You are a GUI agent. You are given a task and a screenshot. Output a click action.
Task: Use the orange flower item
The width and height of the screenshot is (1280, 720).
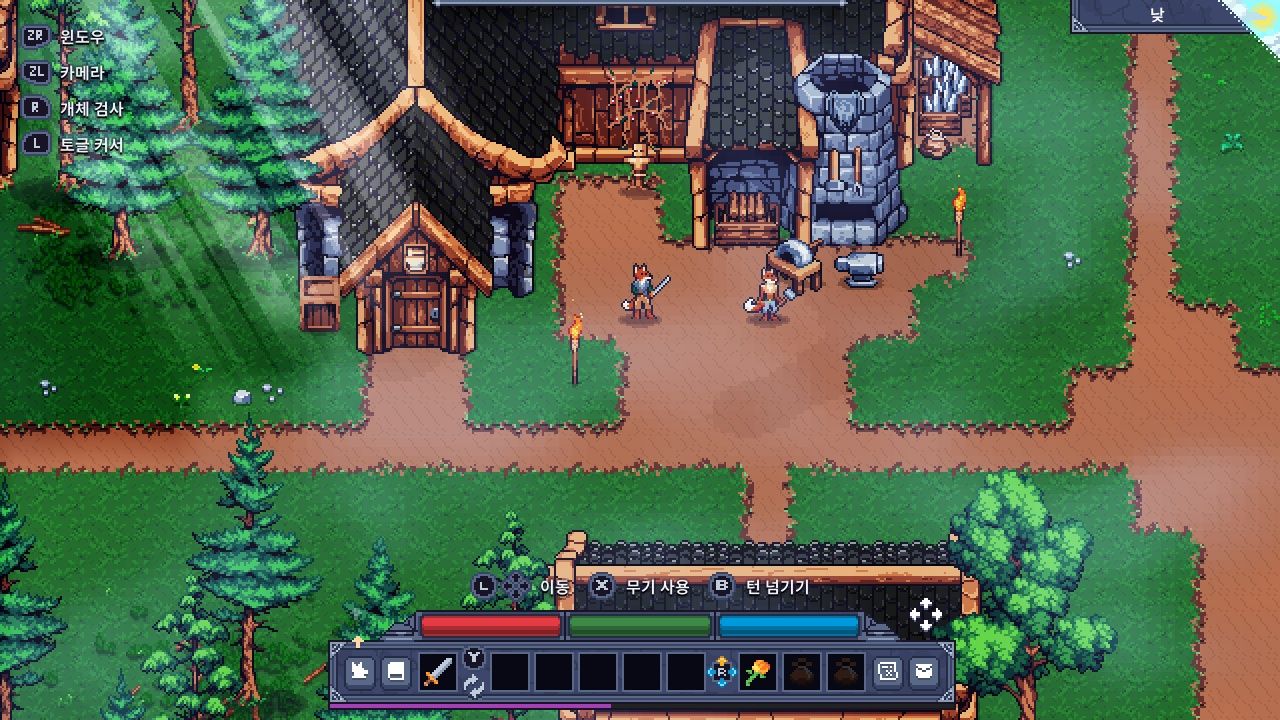tap(757, 673)
